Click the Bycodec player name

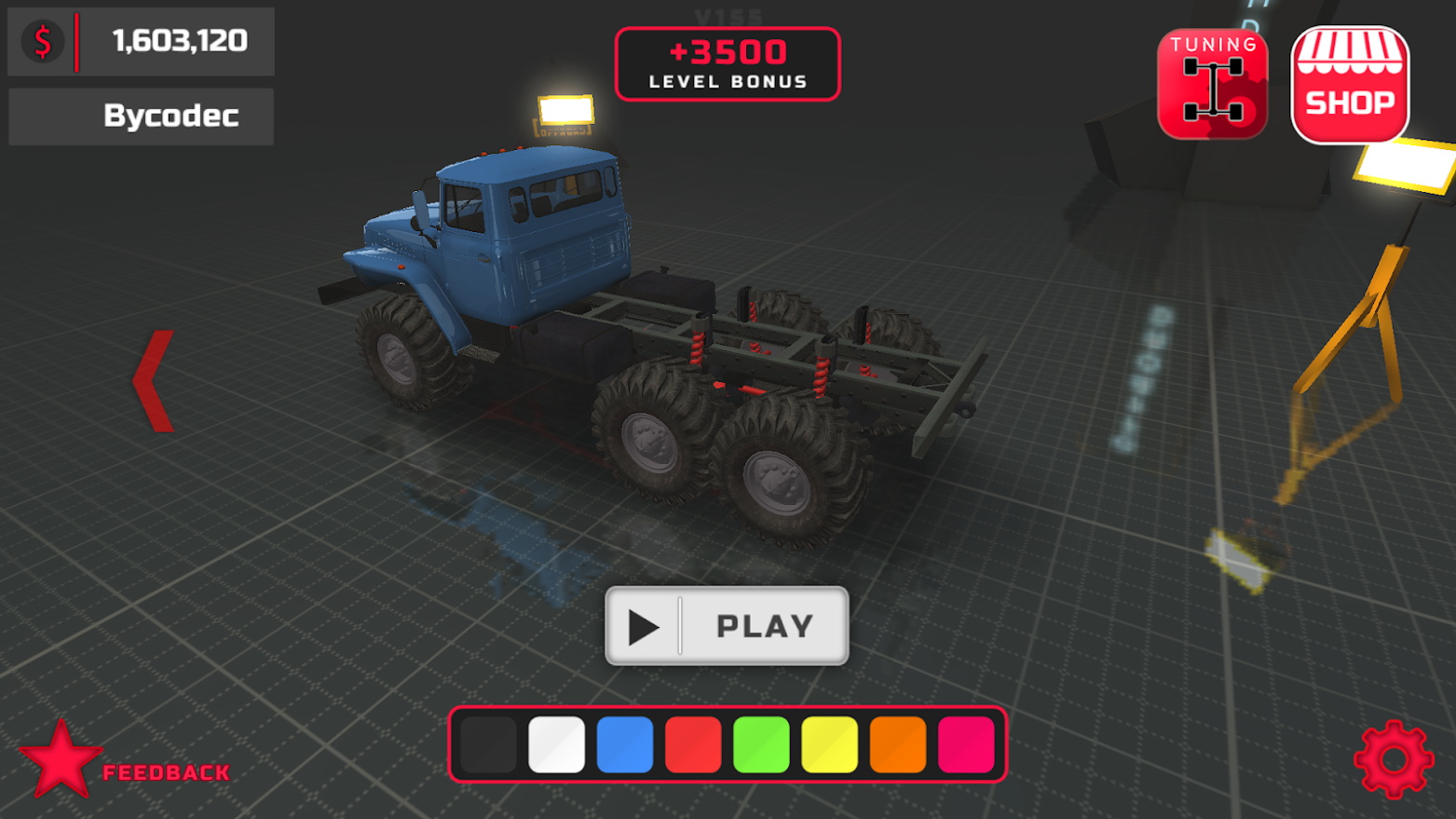click(170, 116)
